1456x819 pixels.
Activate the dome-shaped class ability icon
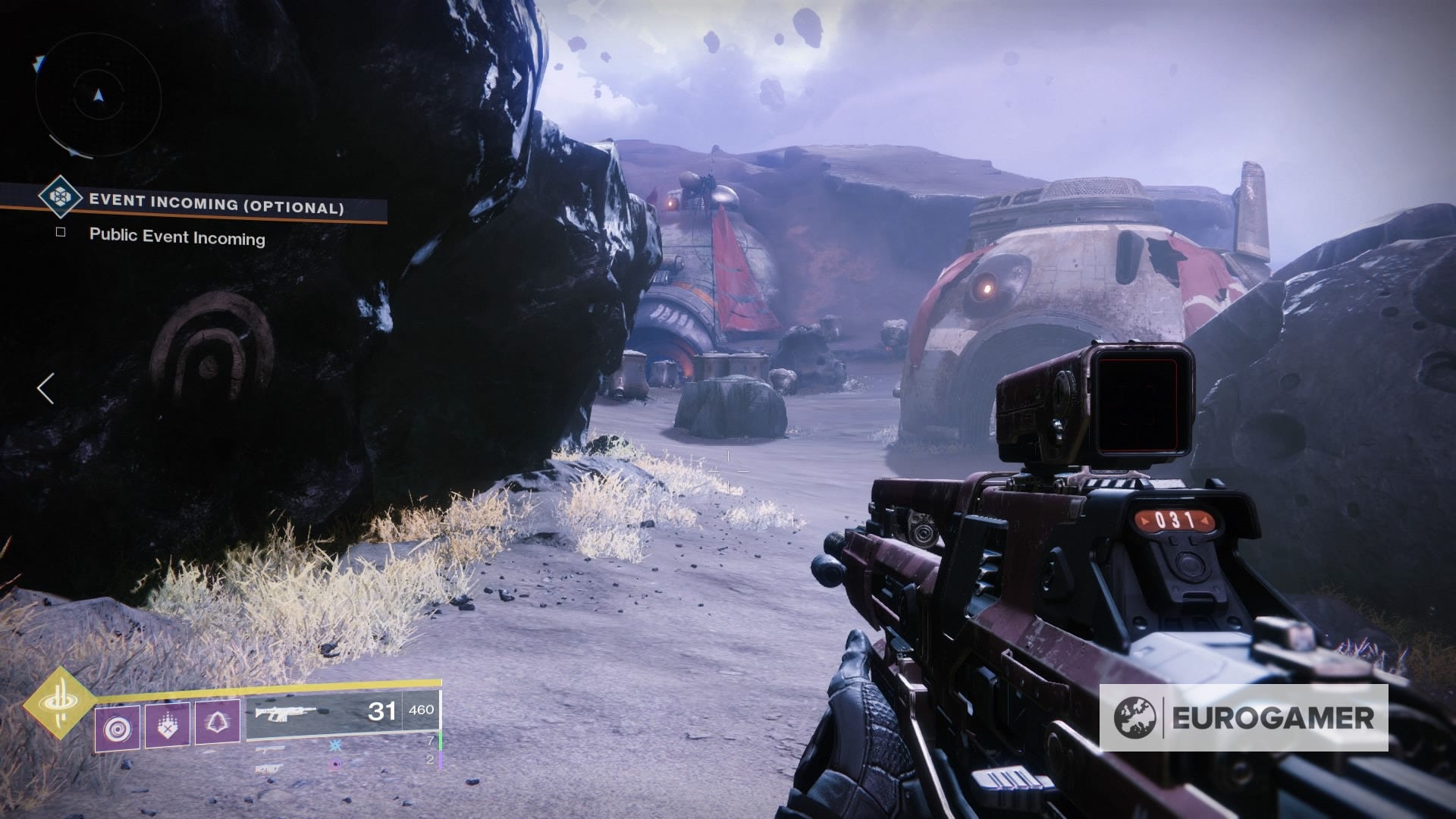click(218, 723)
